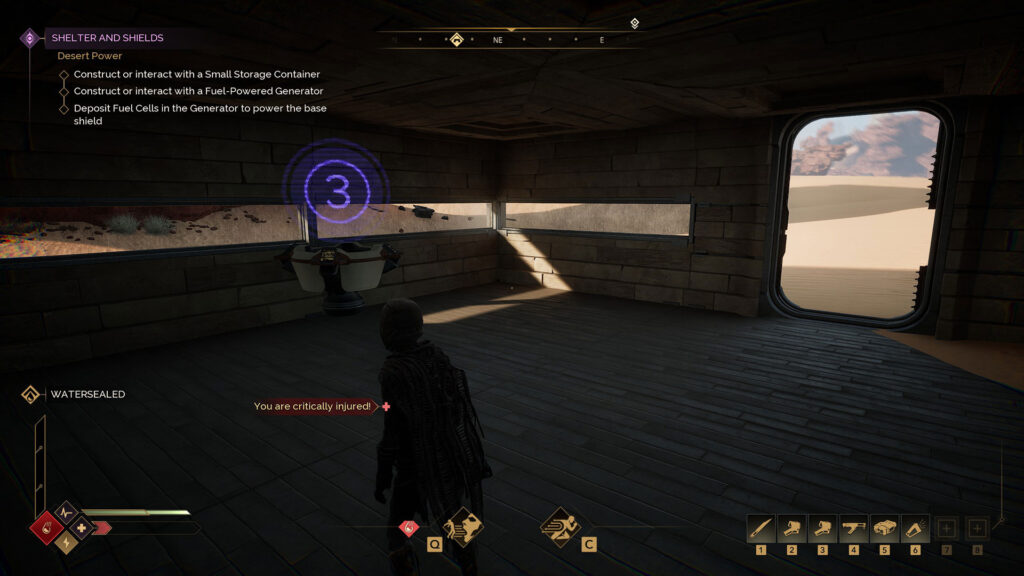Select the flashlight-shaped tool in slot 6
Image resolution: width=1024 pixels, height=576 pixels.
(x=915, y=527)
